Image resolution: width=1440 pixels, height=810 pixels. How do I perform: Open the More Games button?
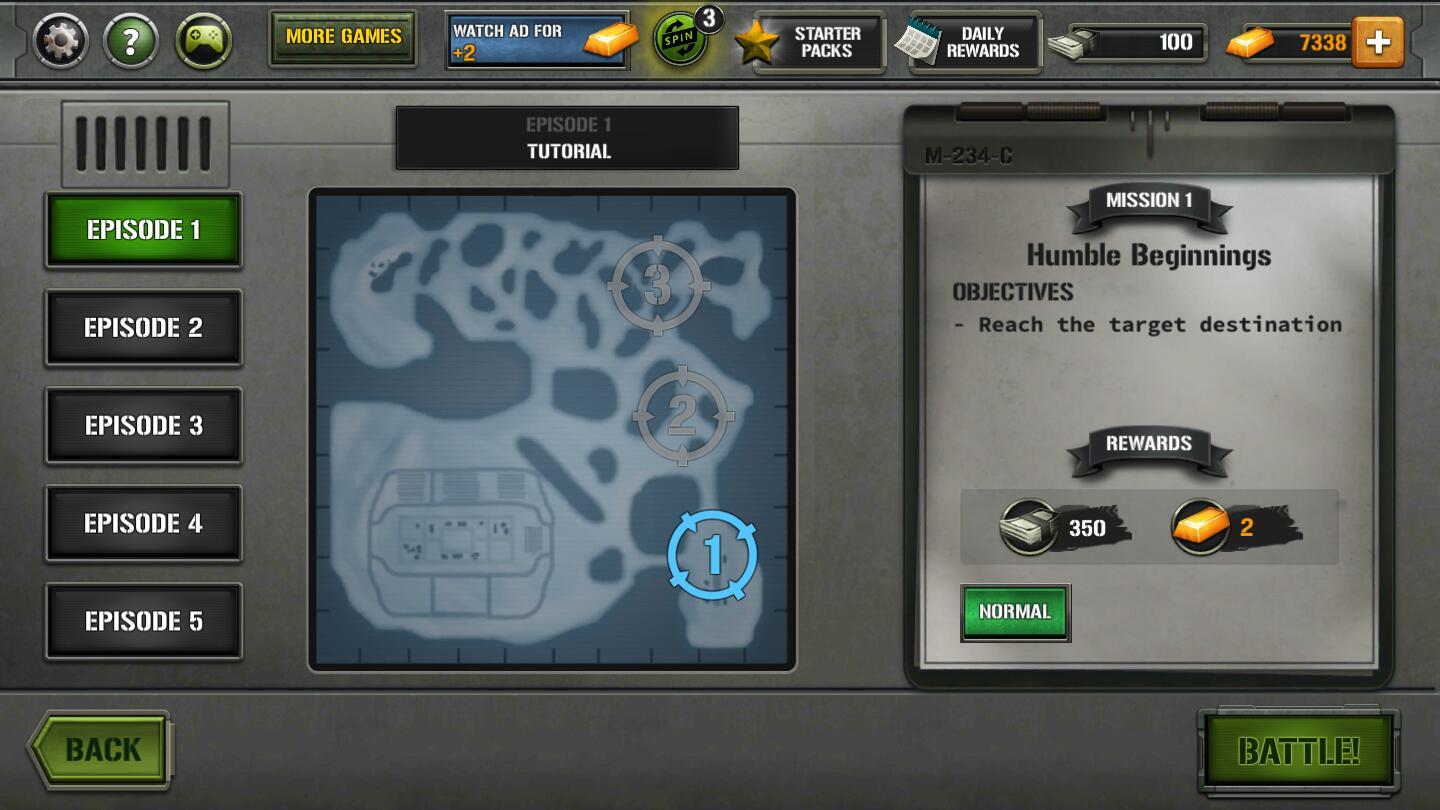click(342, 38)
